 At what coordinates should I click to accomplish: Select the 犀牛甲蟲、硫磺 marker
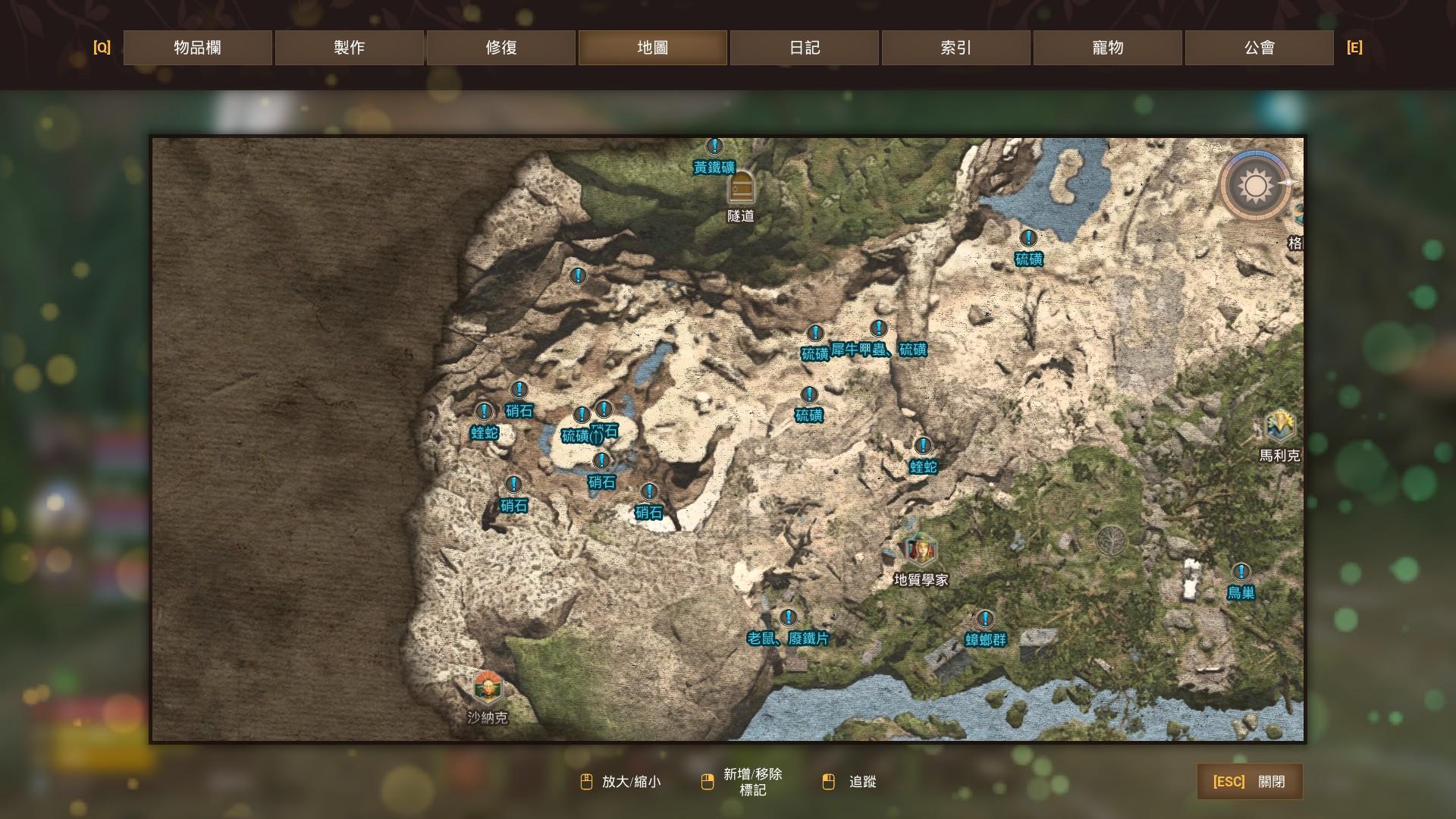(878, 329)
